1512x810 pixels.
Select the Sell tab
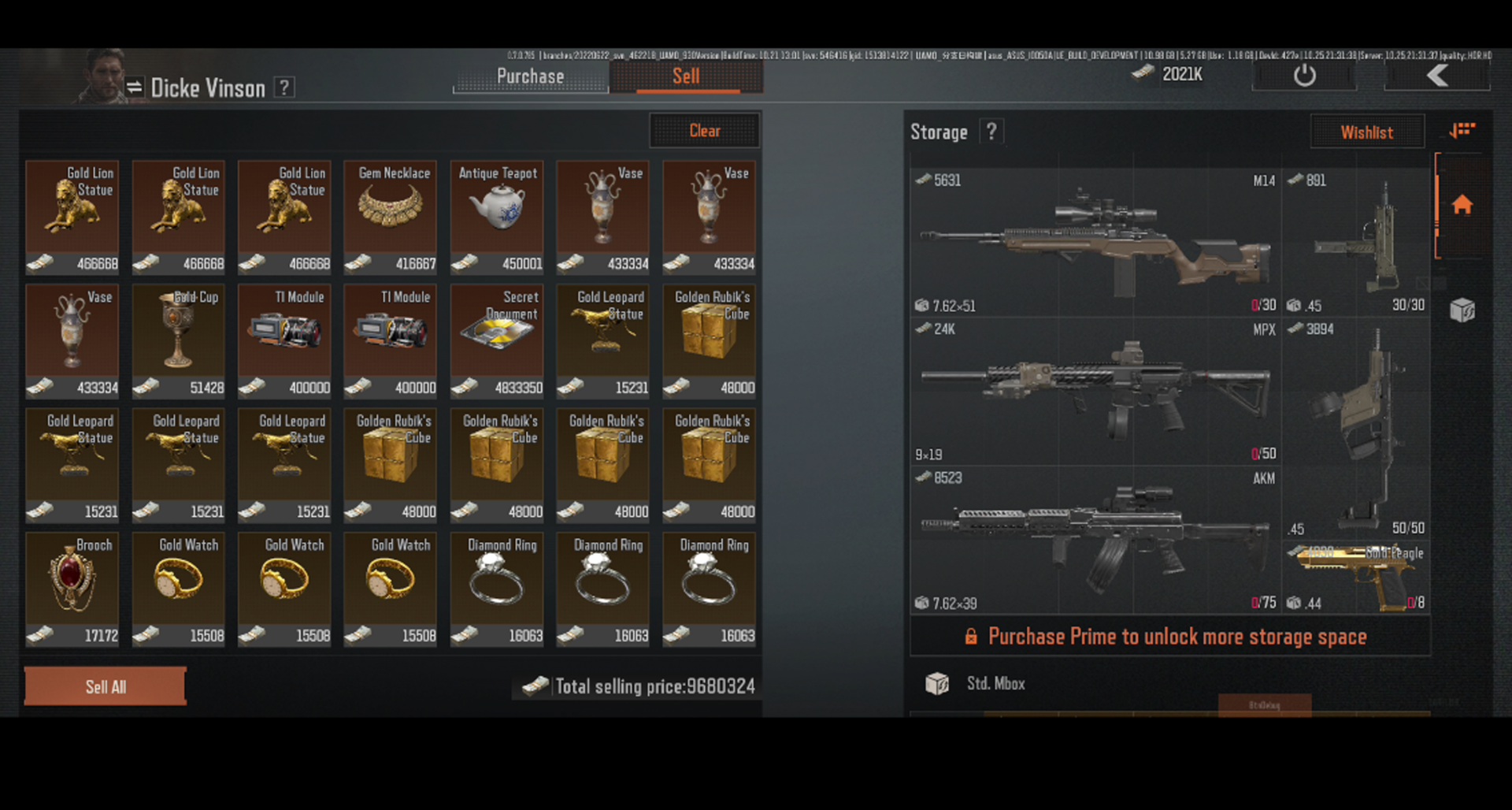686,76
